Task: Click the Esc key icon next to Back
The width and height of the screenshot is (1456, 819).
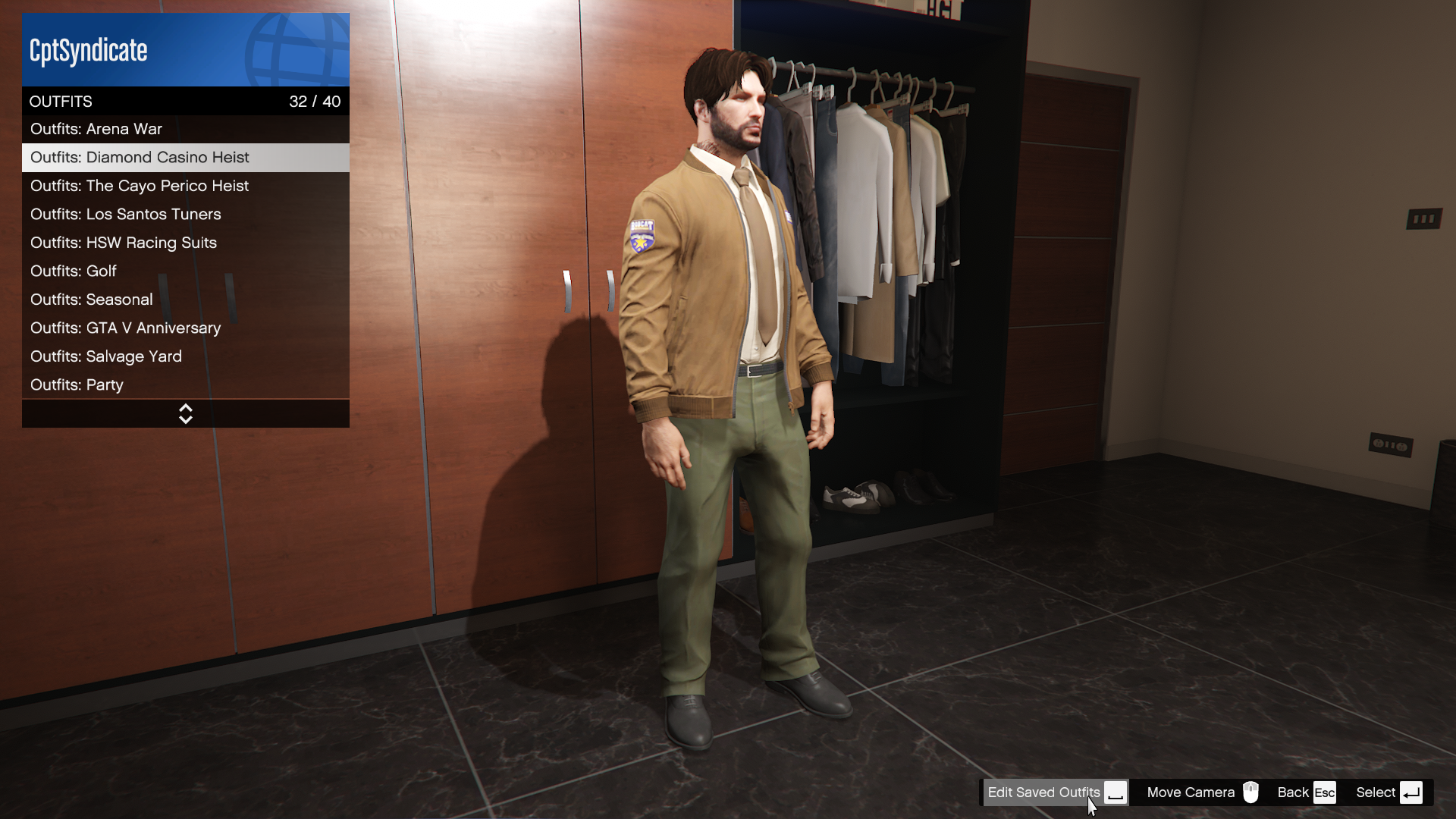Action: 1326,792
